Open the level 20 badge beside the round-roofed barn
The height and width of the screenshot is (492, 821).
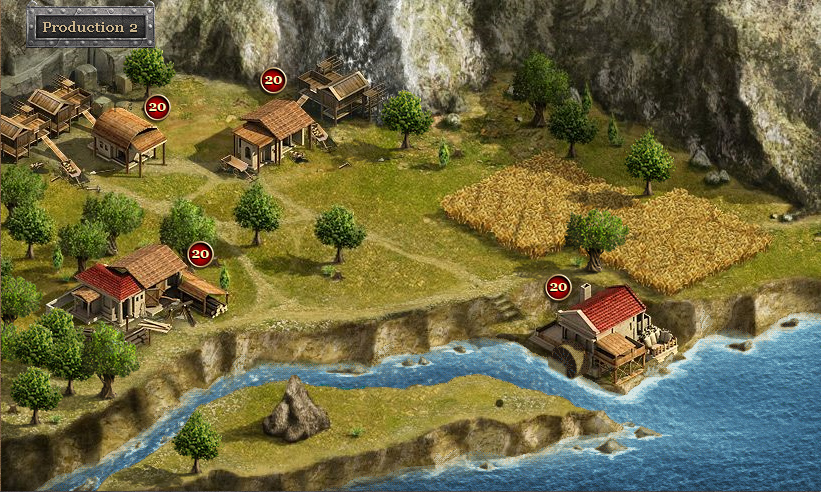point(157,106)
